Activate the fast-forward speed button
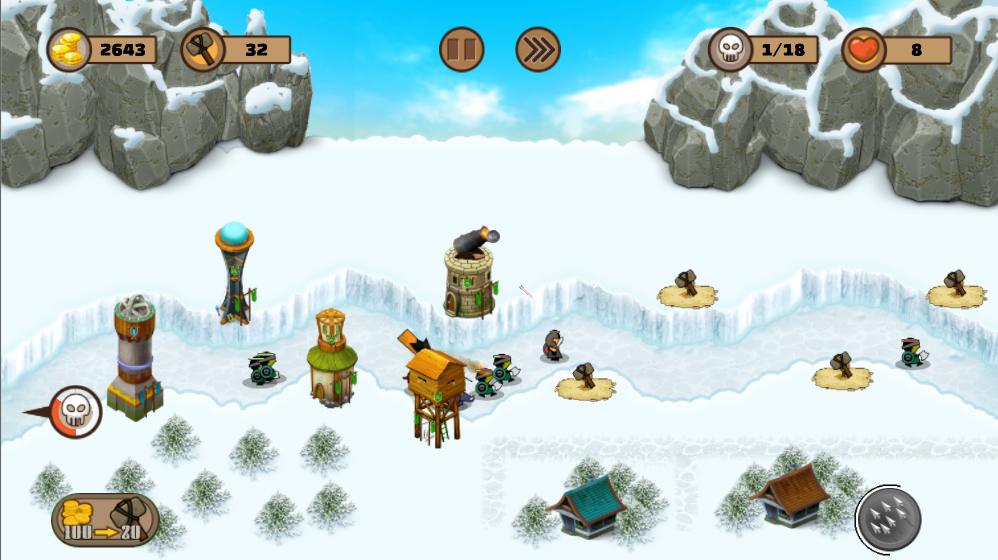This screenshot has height=560, width=998. point(538,49)
